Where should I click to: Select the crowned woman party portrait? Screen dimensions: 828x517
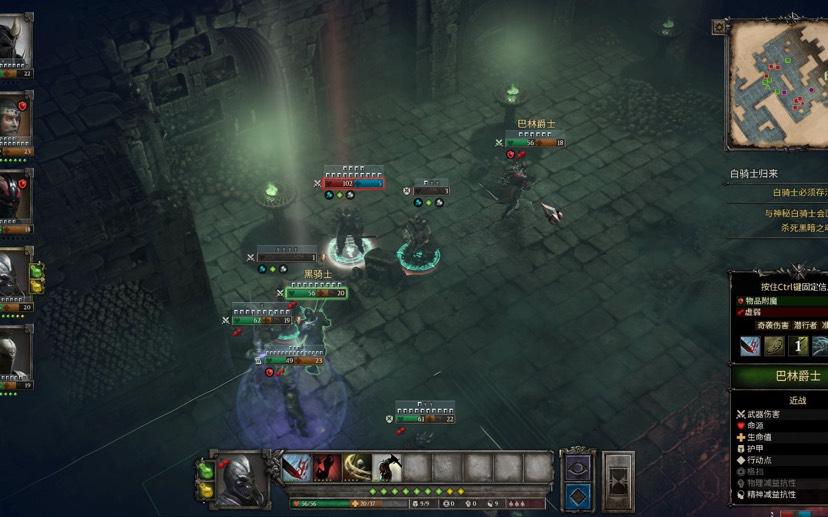coord(14,120)
